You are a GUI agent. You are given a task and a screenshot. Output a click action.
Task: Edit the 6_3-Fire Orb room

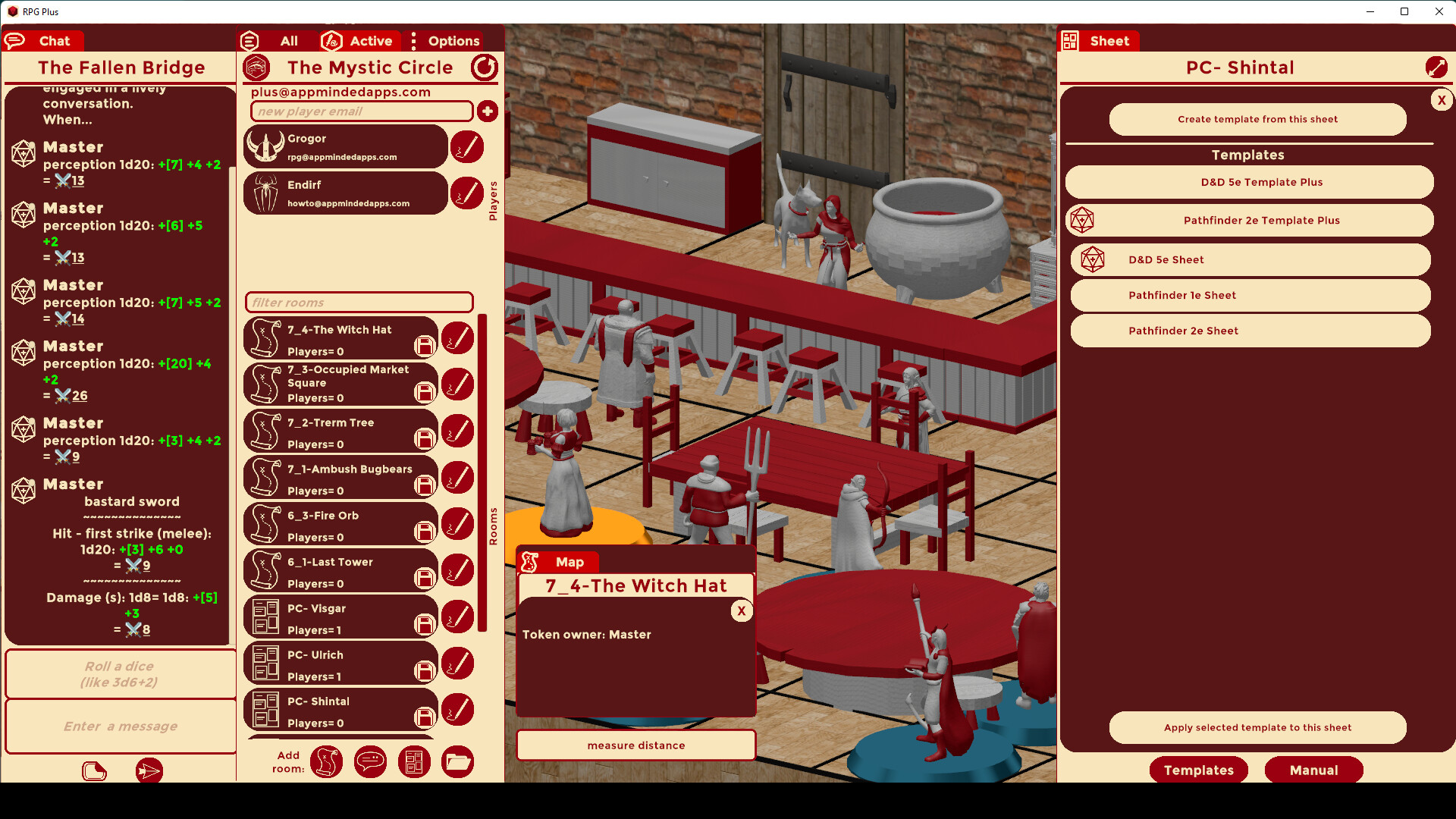click(458, 523)
